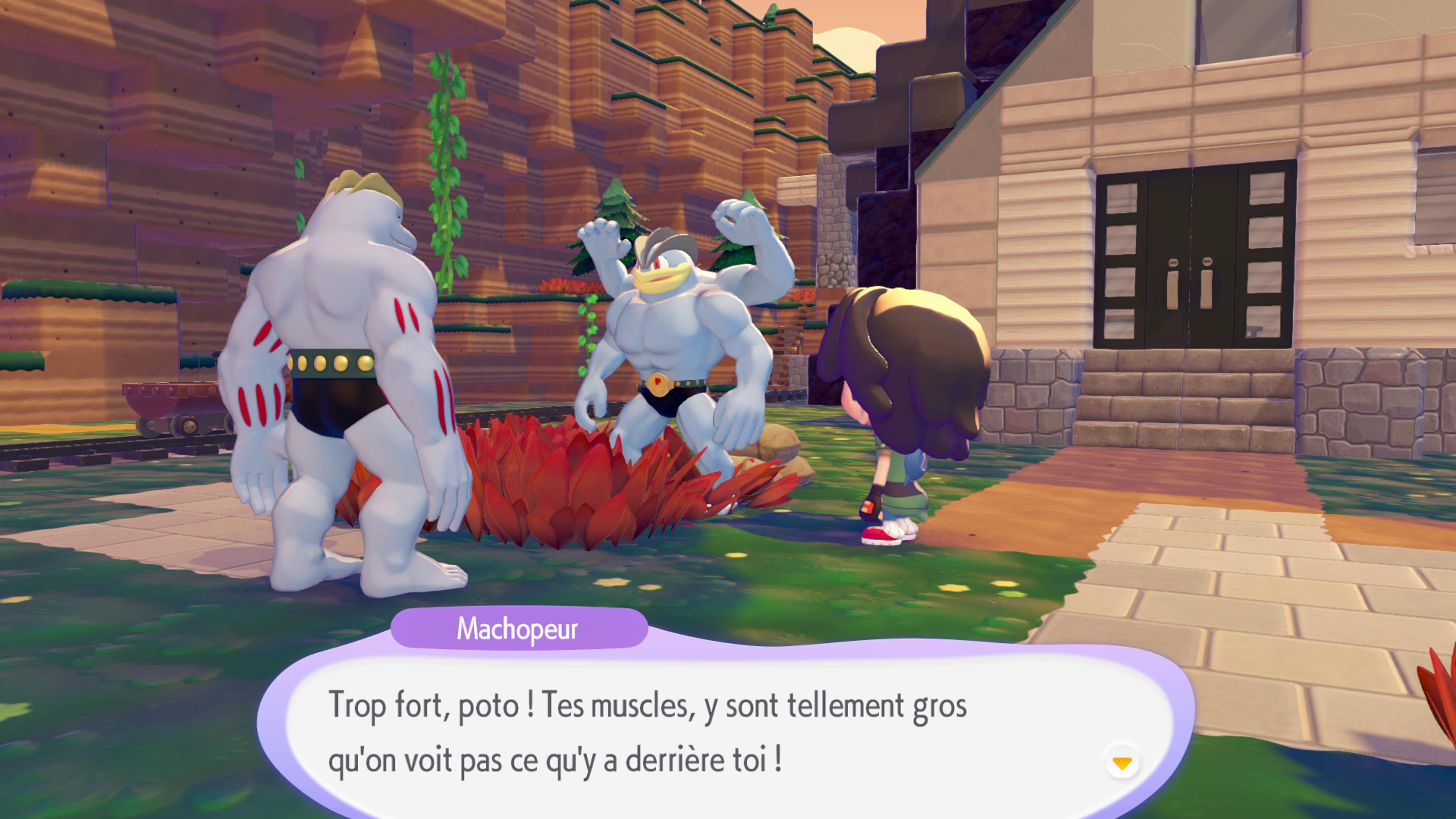Click the door handle on the right black door

(1207, 290)
